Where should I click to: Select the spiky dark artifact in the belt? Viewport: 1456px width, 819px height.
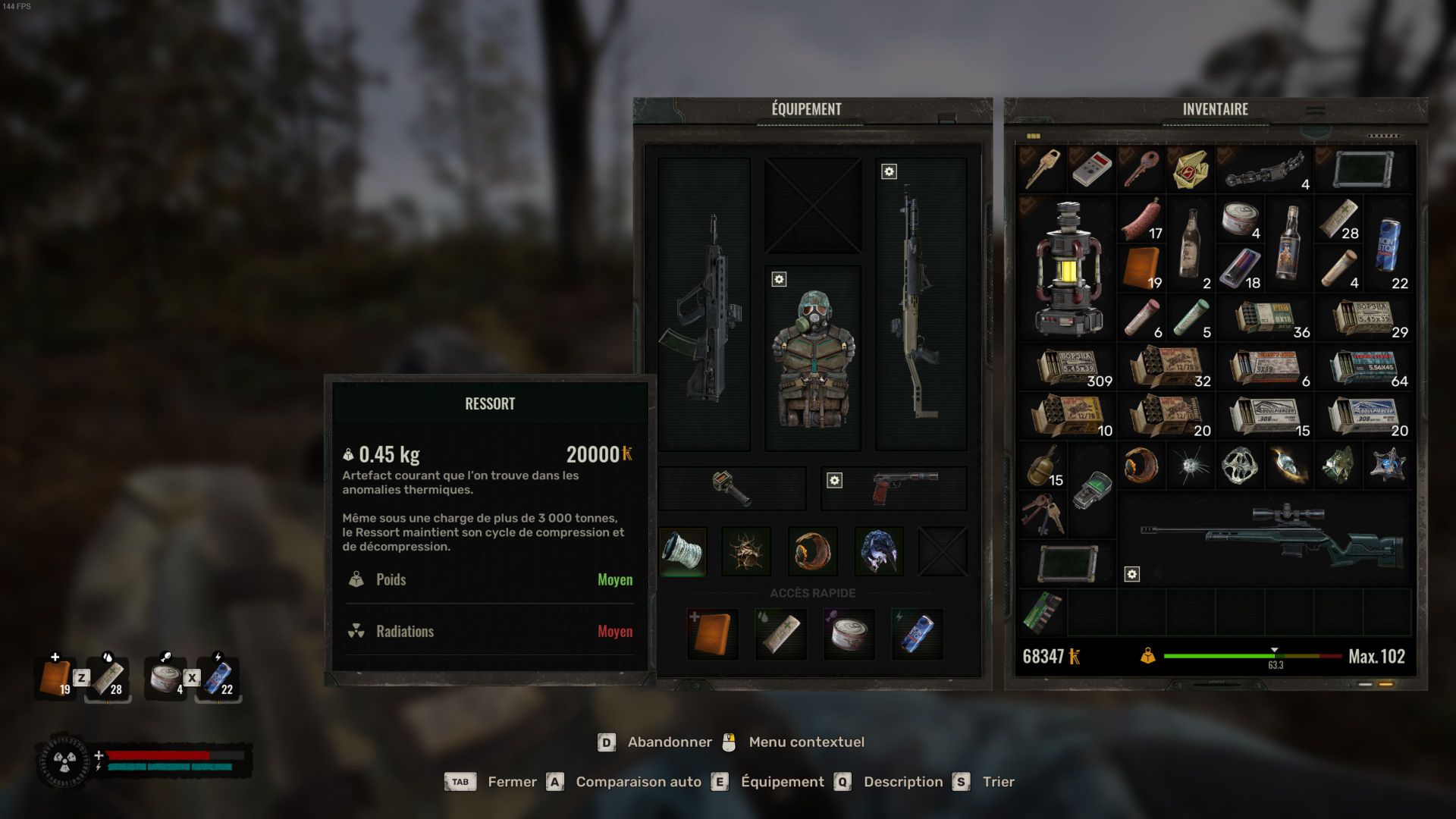pos(747,551)
